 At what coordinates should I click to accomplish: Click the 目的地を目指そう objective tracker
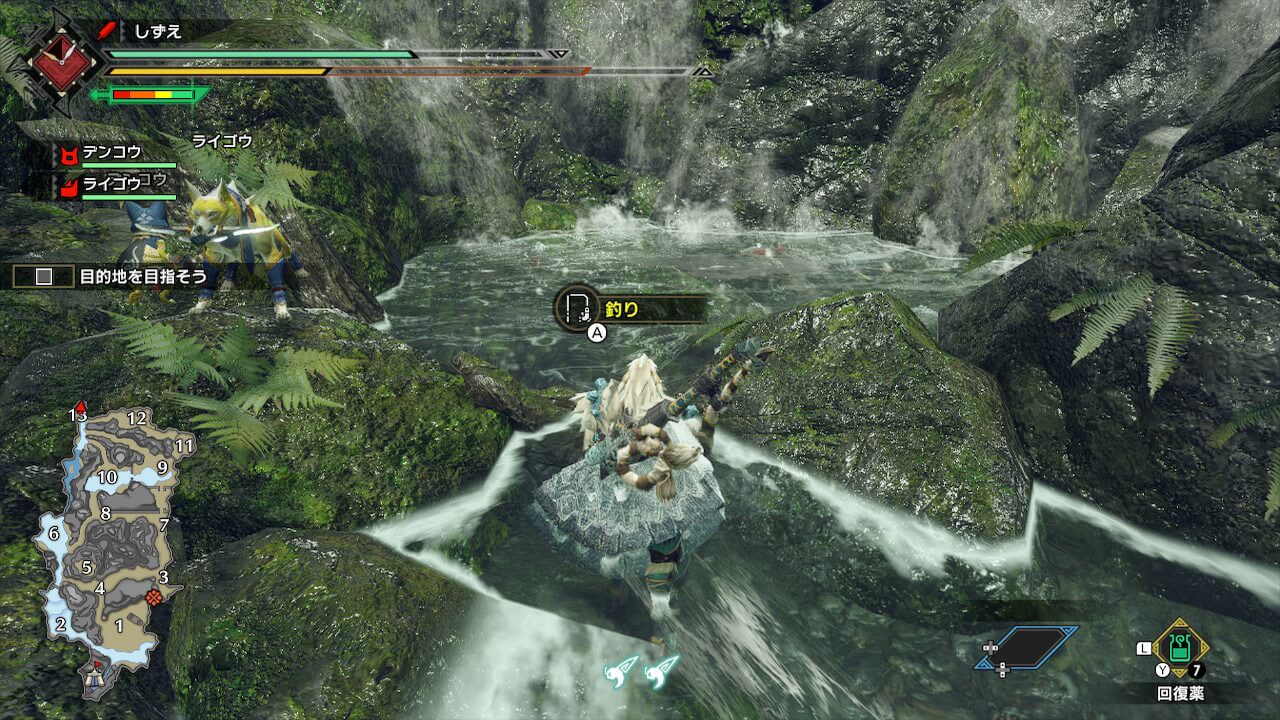112,277
